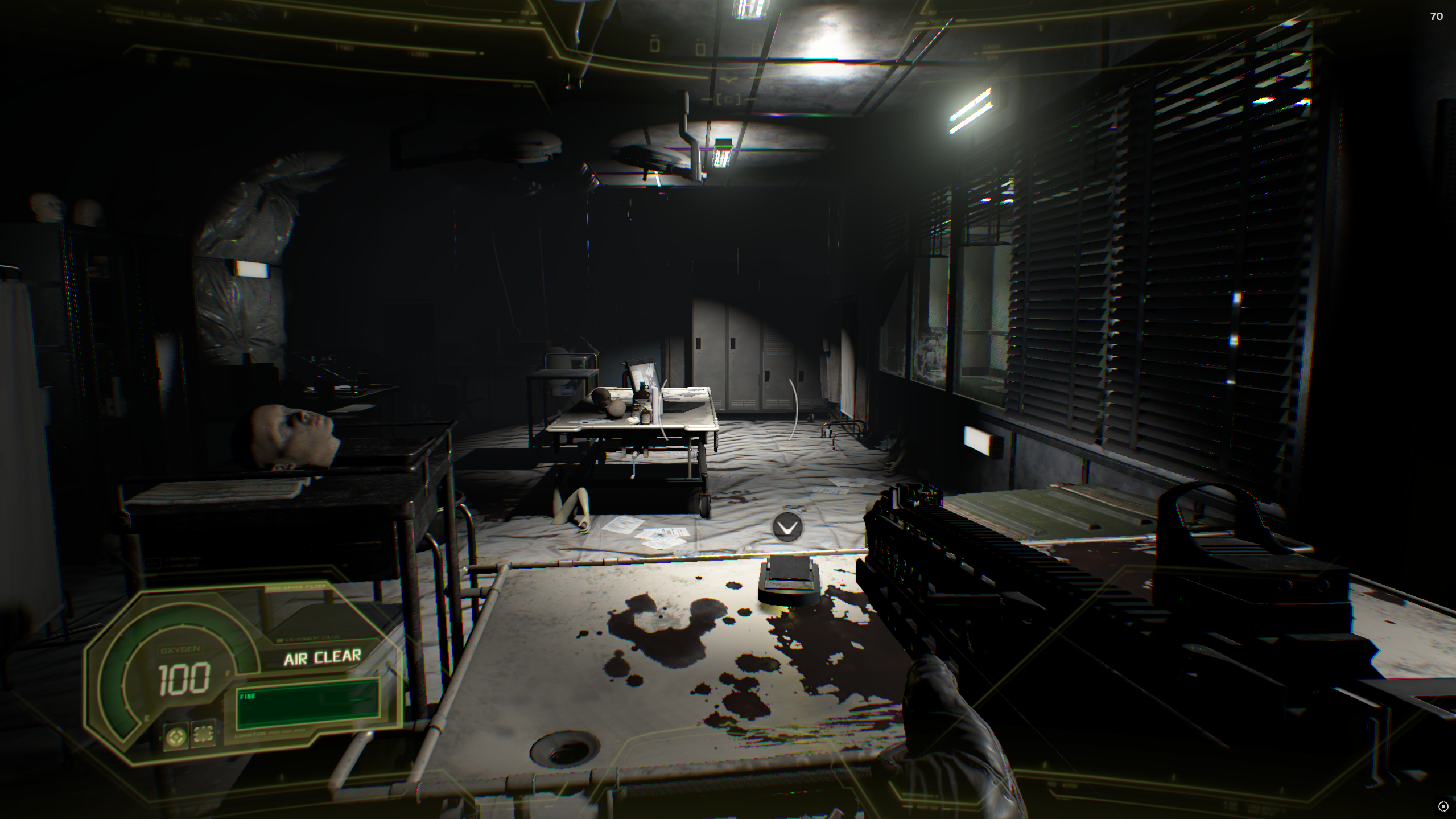Image resolution: width=1456 pixels, height=819 pixels.
Task: Select the circular filter icon under the oxygen gauge
Action: (175, 736)
